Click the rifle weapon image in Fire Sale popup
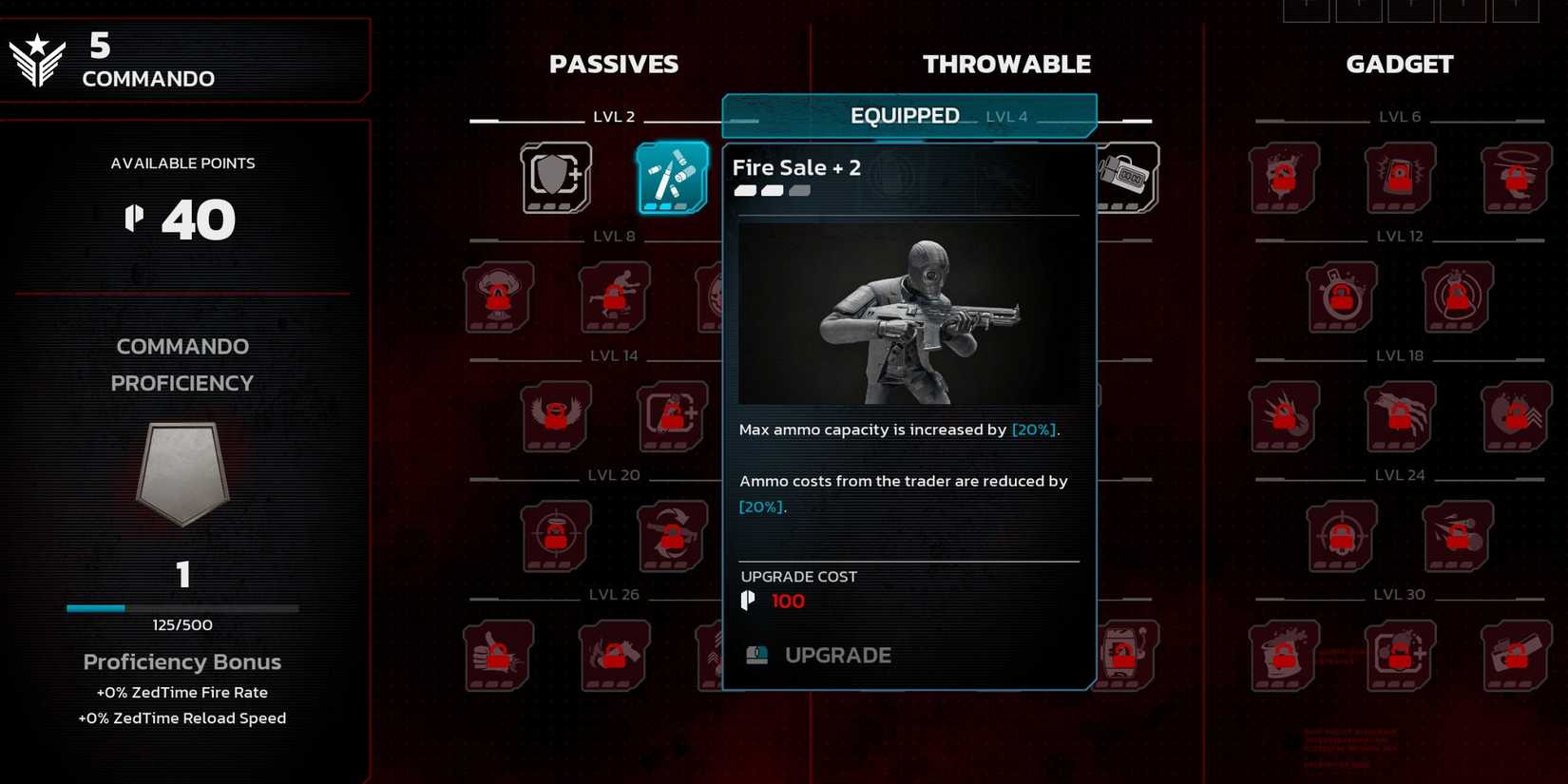Image resolution: width=1568 pixels, height=784 pixels. [908, 314]
